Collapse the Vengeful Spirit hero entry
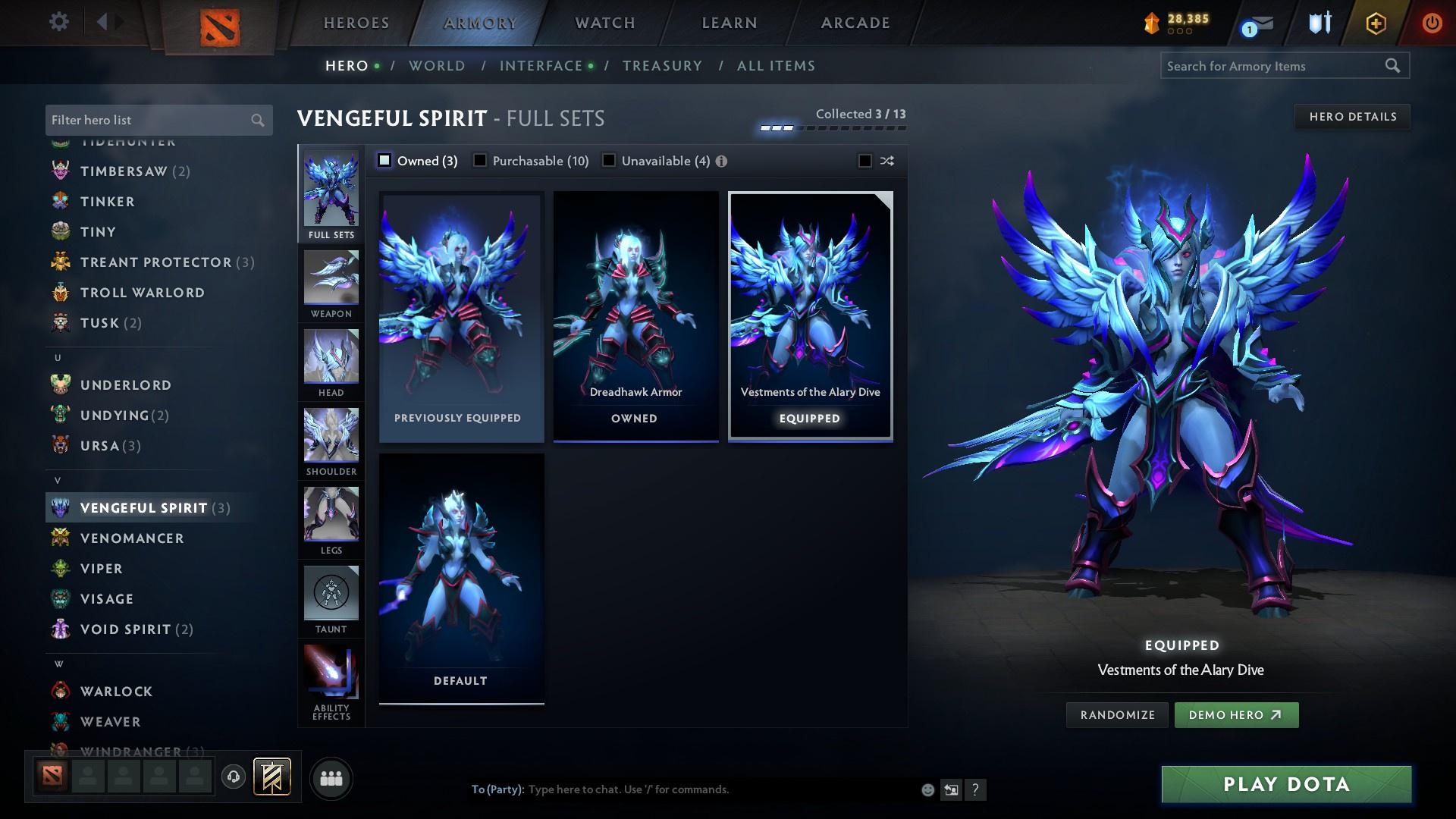1456x819 pixels. click(144, 508)
